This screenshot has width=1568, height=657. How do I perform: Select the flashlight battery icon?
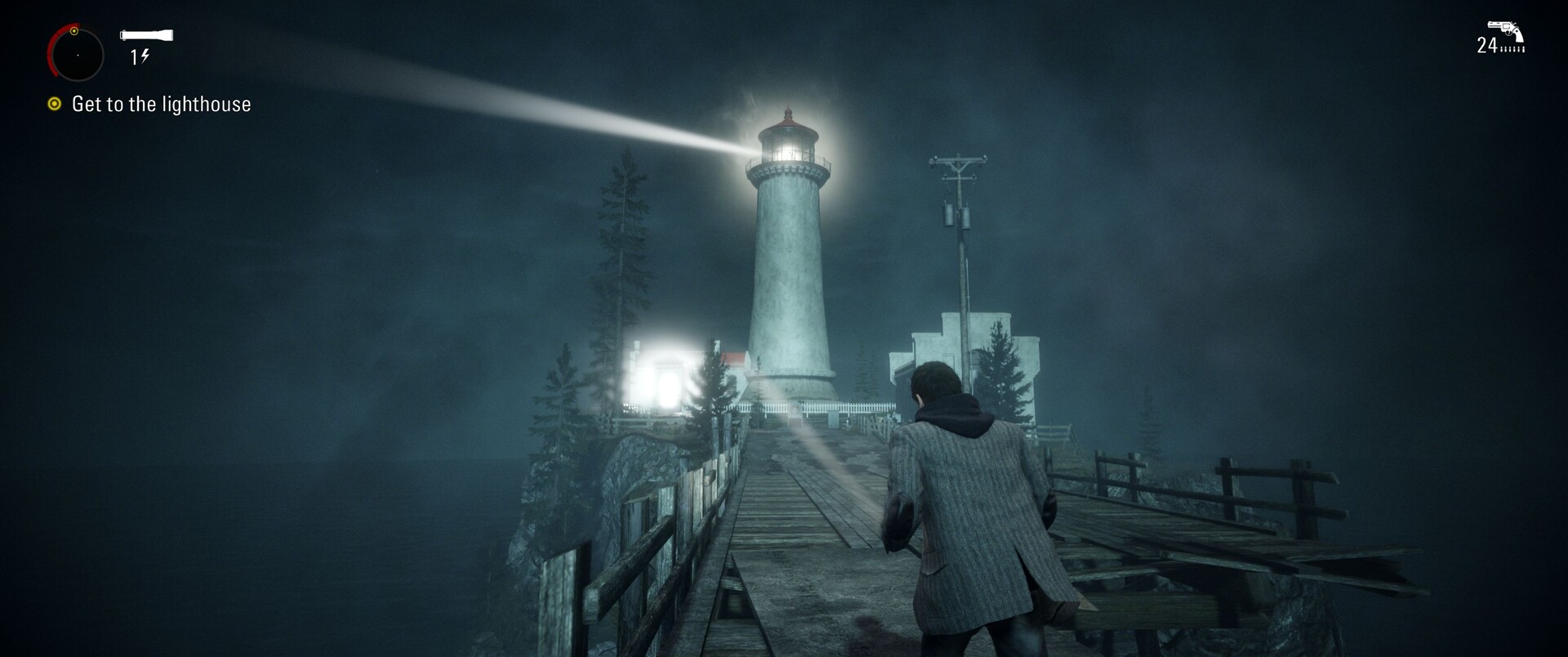point(147,35)
